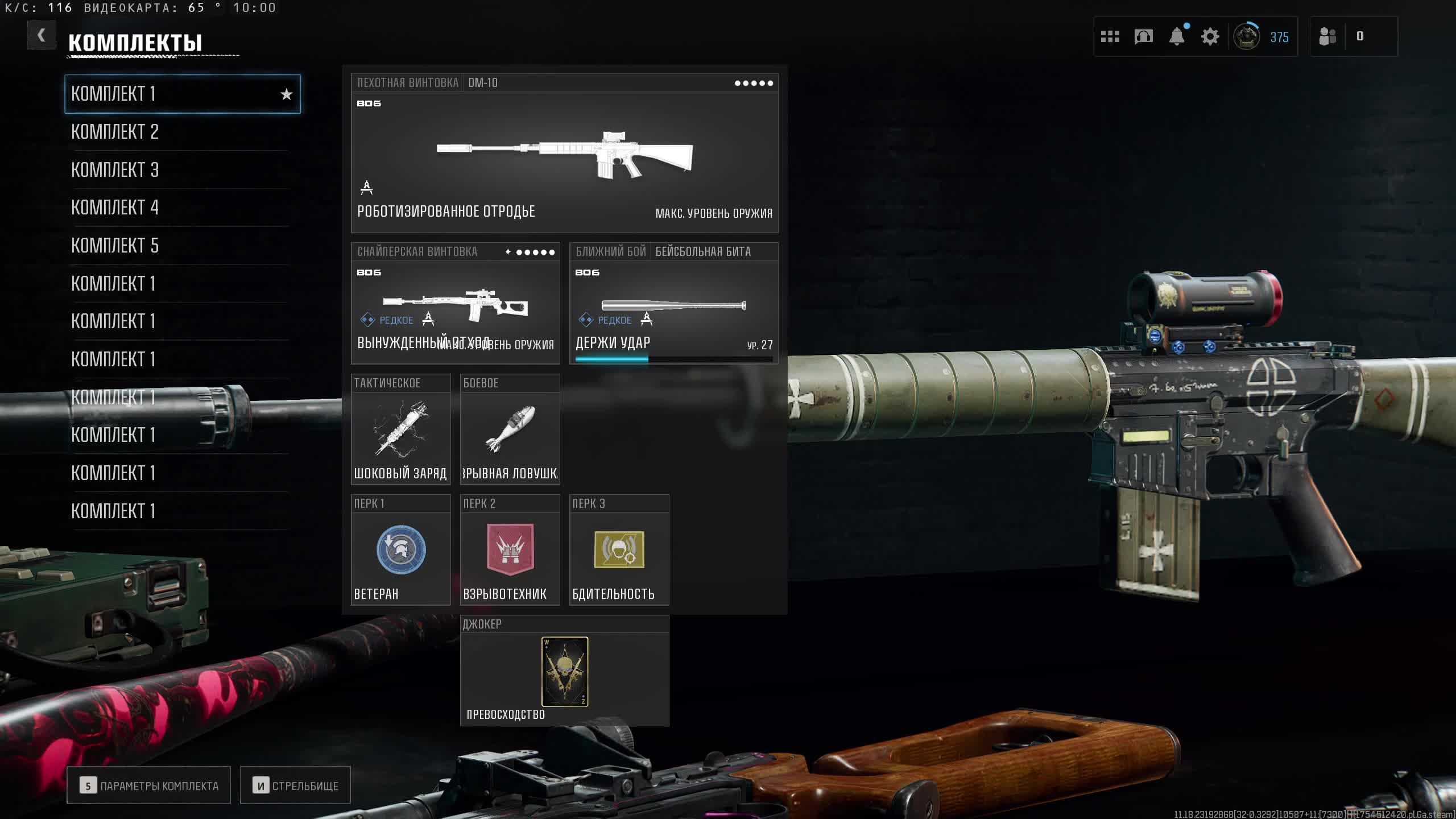Open the lethal equipment Боевое slot

(510, 430)
